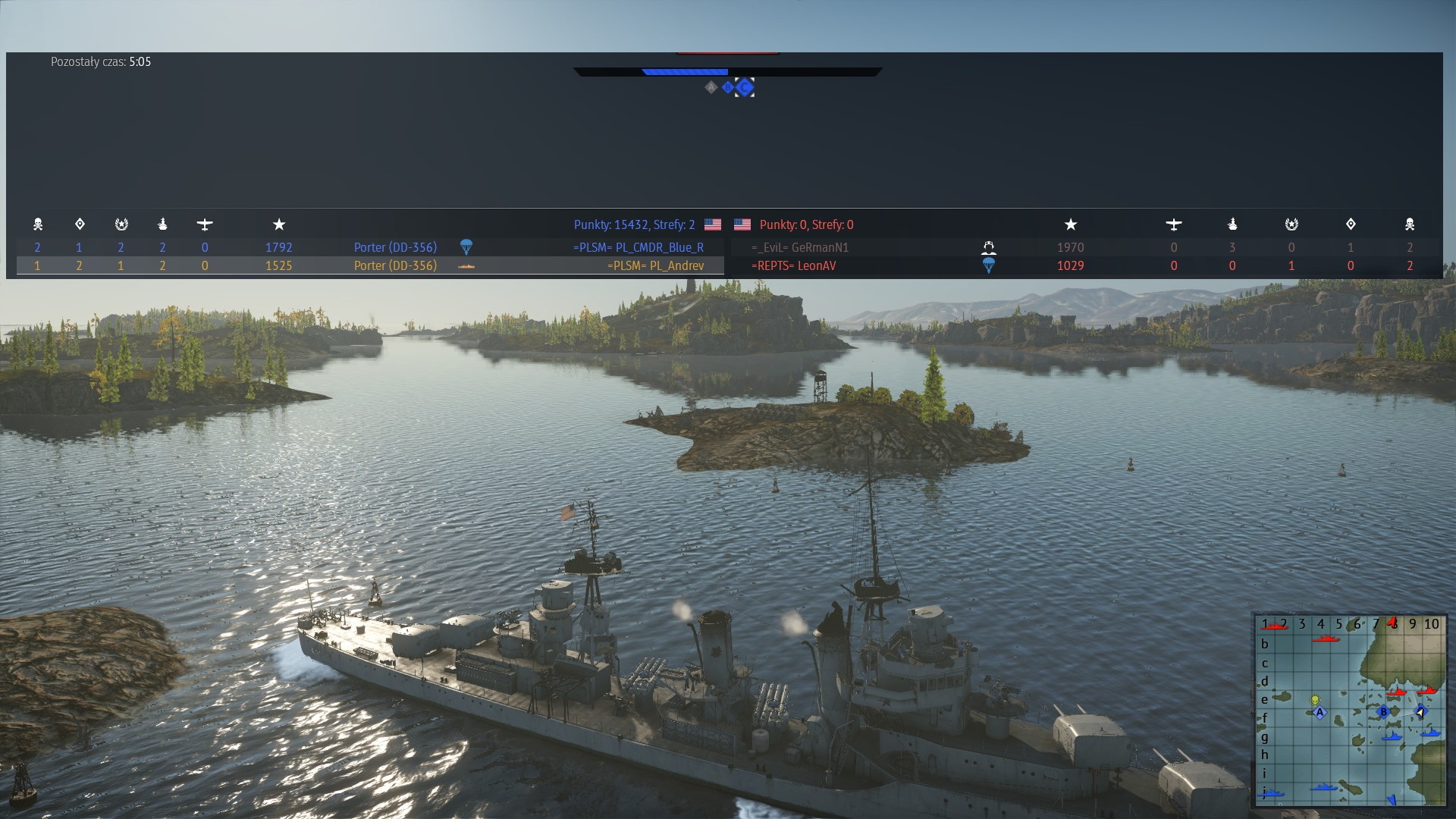This screenshot has height=819, width=1456.
Task: Click capture zone B on the minimap
Action: (x=1384, y=712)
